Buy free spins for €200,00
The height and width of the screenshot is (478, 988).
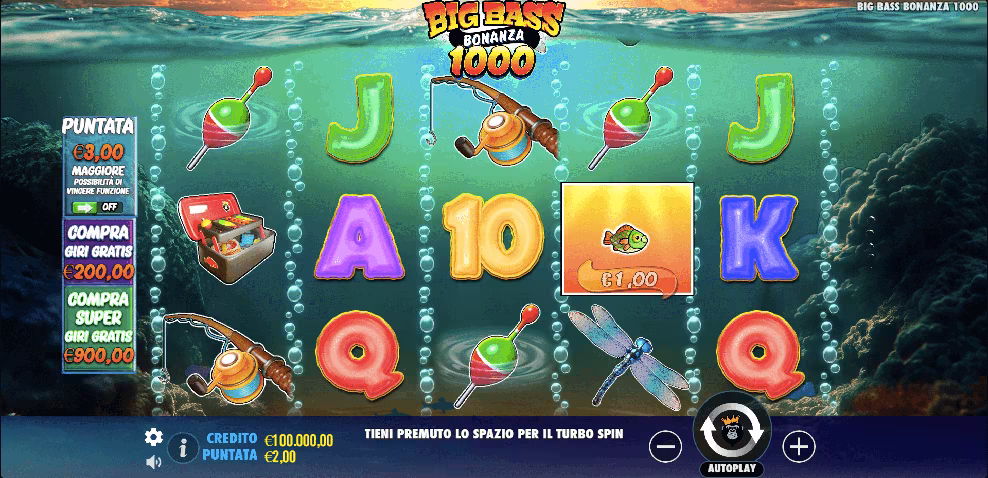click(98, 251)
